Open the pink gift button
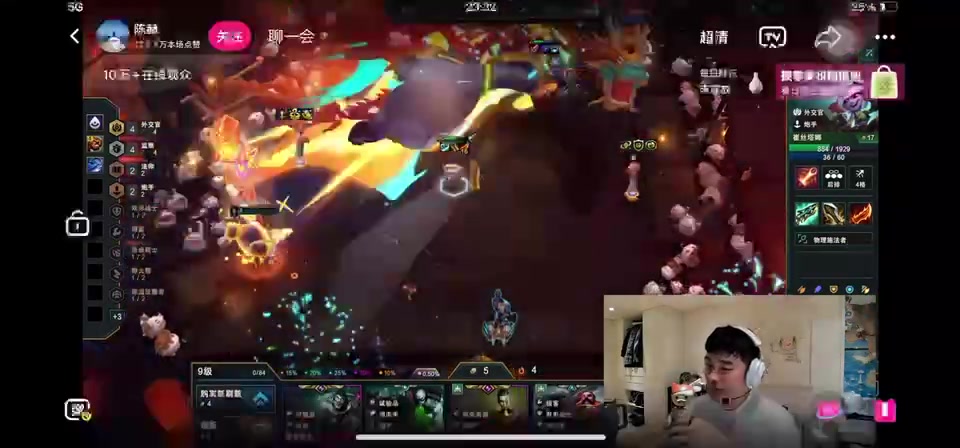 pos(829,410)
